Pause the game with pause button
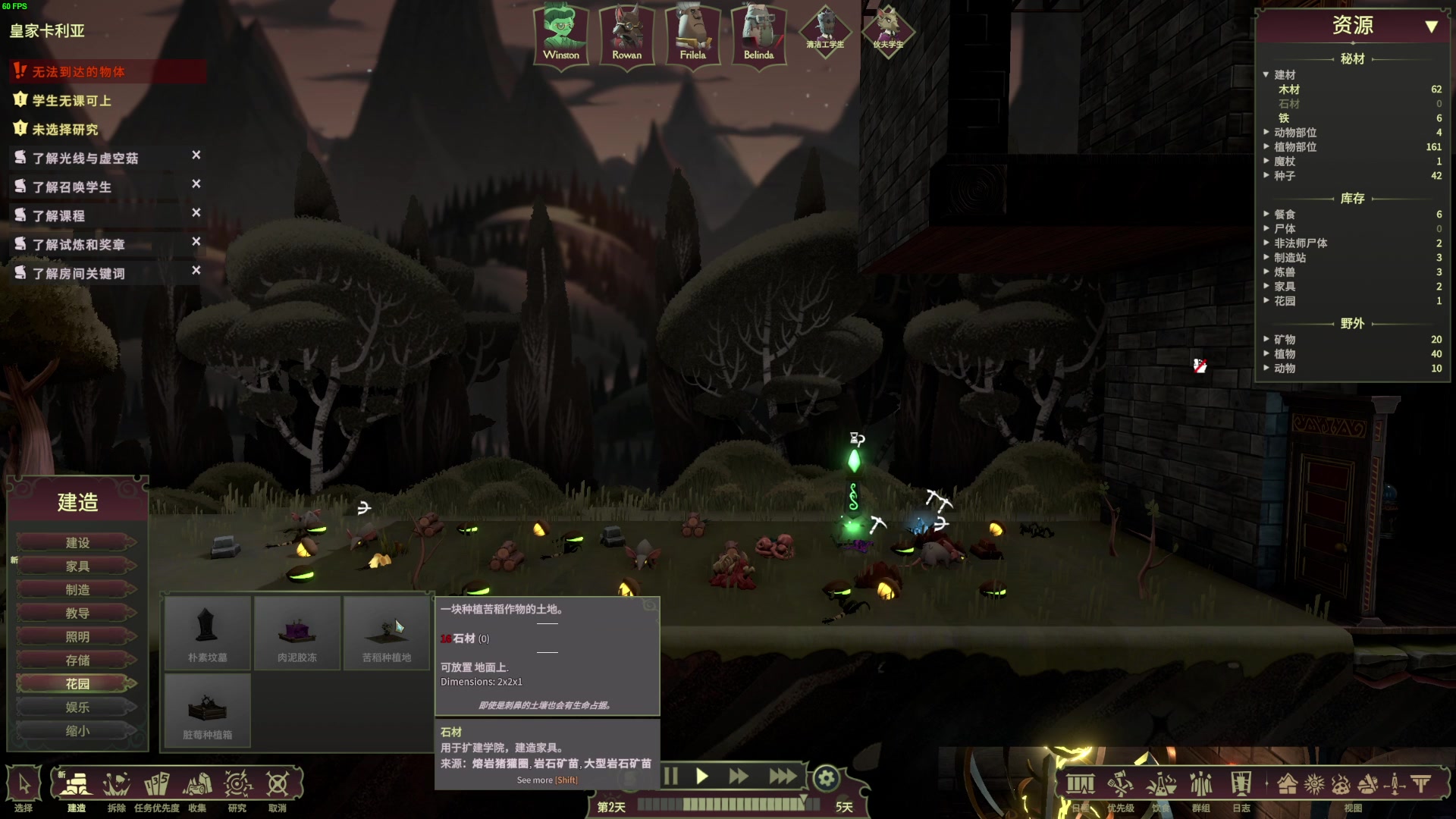 tap(670, 777)
